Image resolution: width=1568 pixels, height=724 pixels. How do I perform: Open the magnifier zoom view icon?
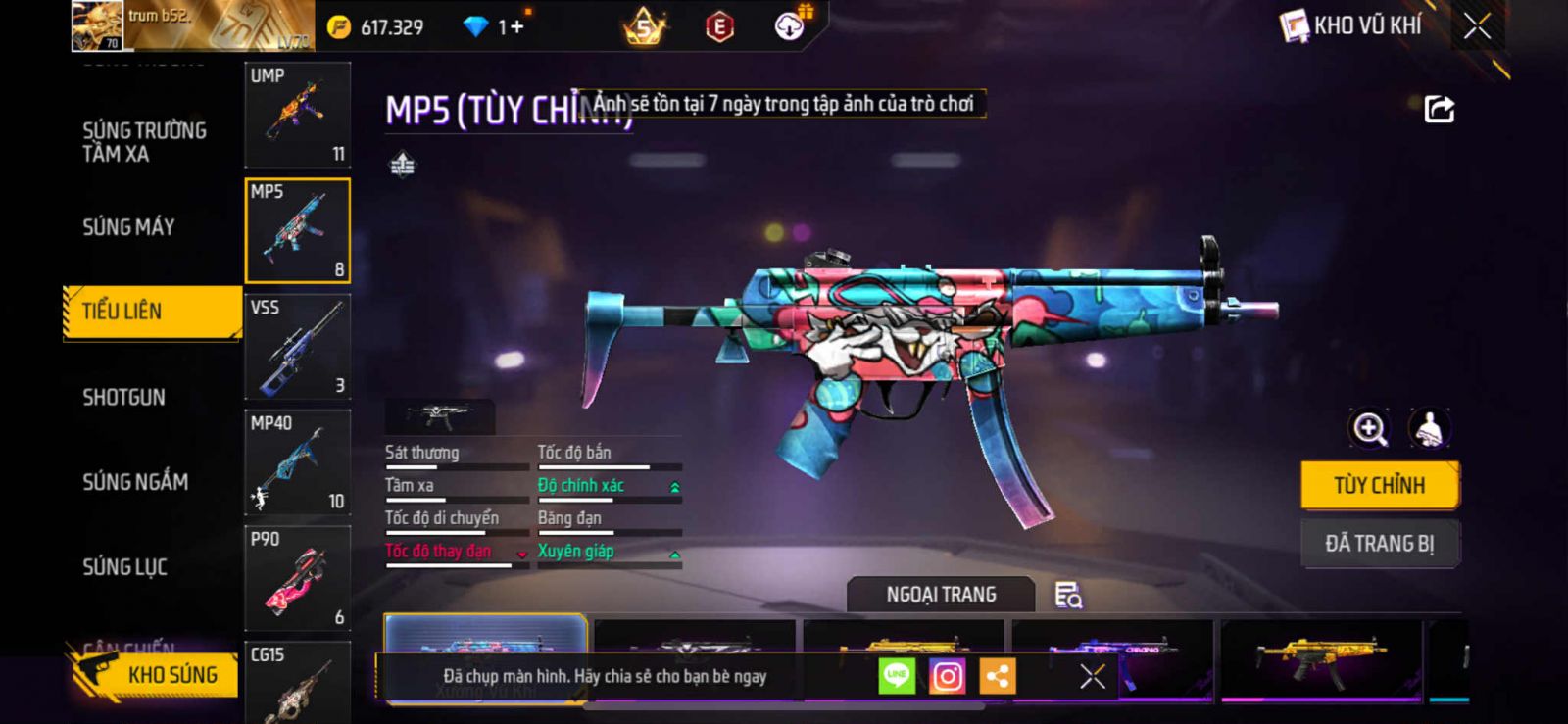tap(1369, 428)
